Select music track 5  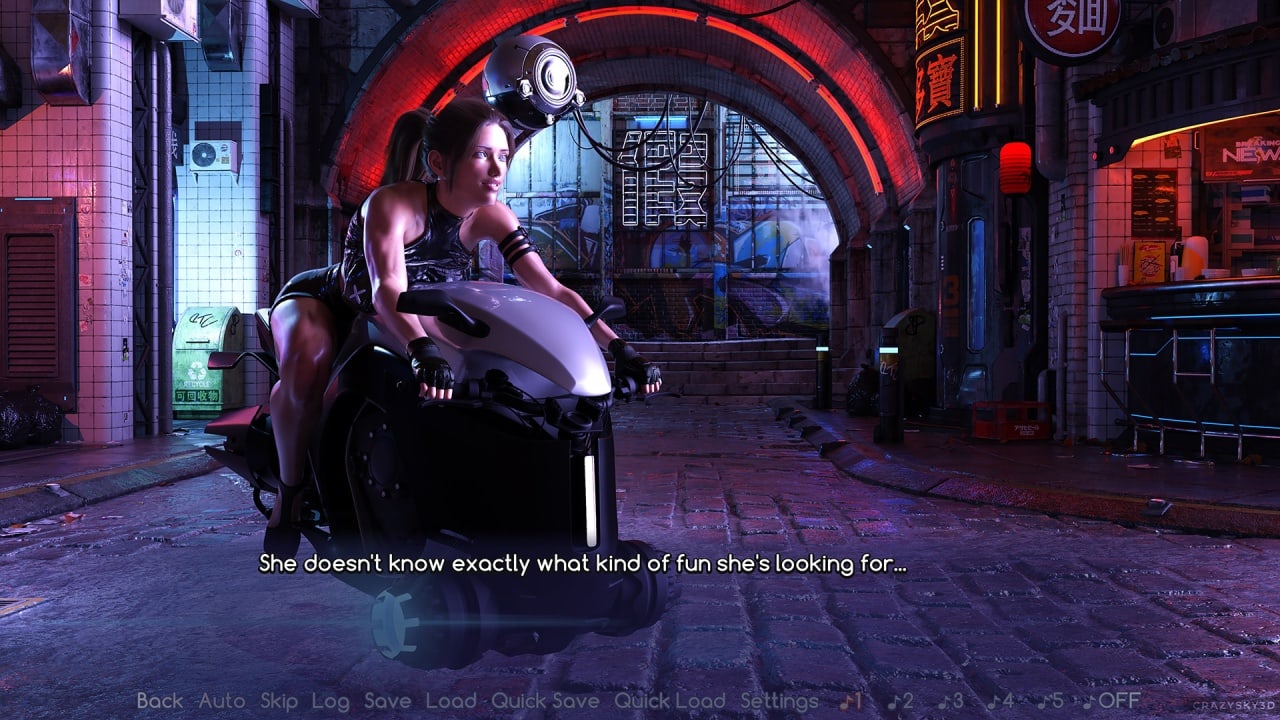coord(1050,701)
